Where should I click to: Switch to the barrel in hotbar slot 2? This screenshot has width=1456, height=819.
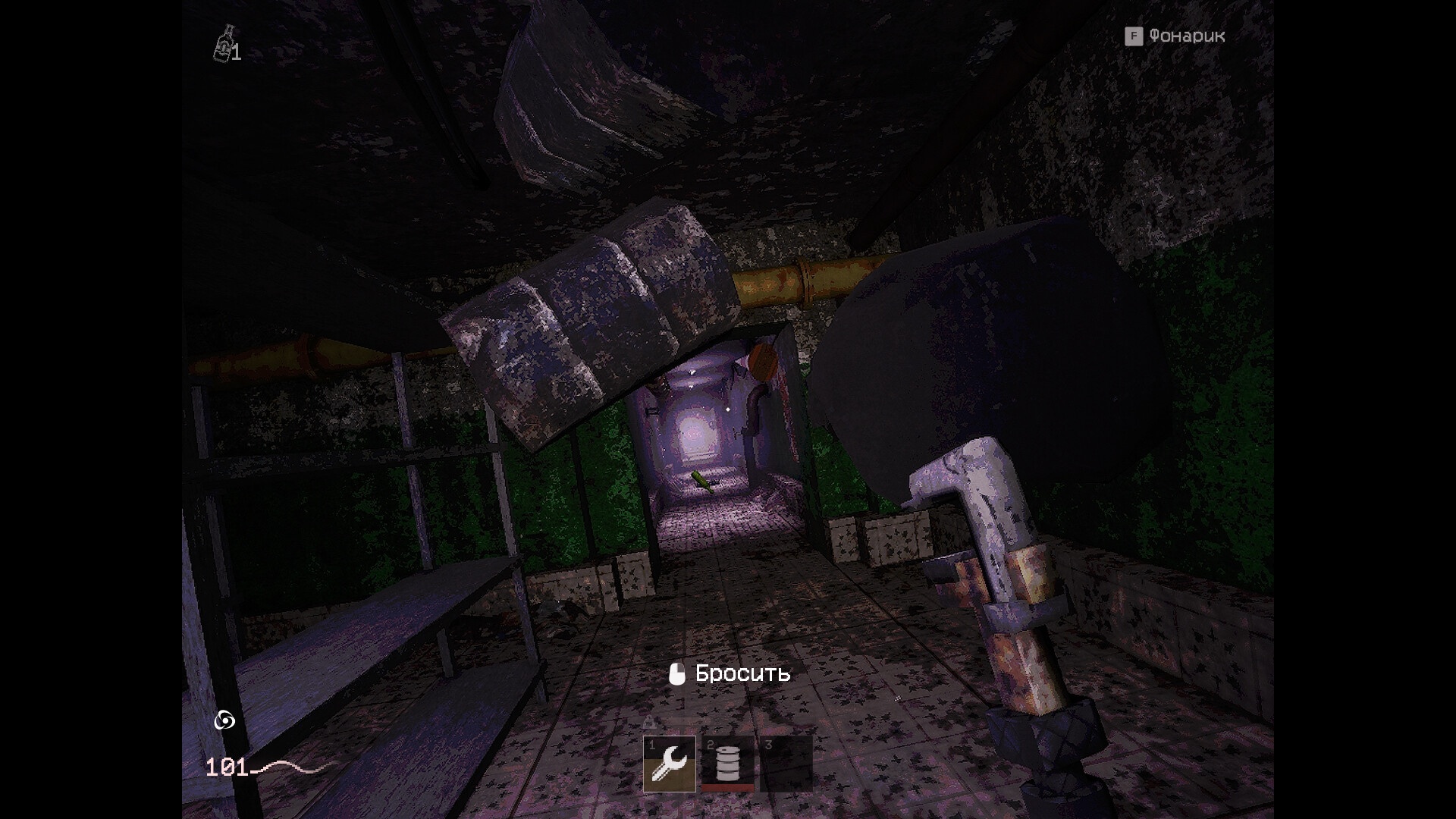coord(727,764)
